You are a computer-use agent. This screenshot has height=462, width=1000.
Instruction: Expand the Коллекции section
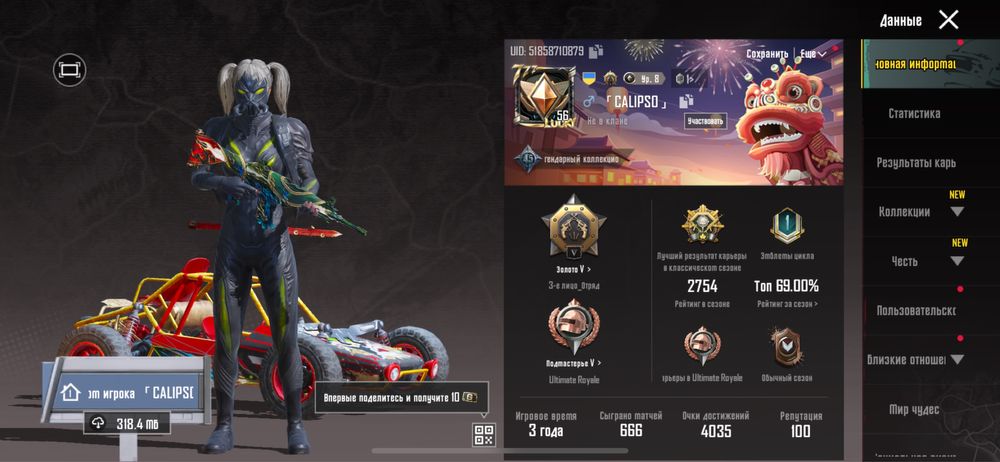(x=916, y=212)
